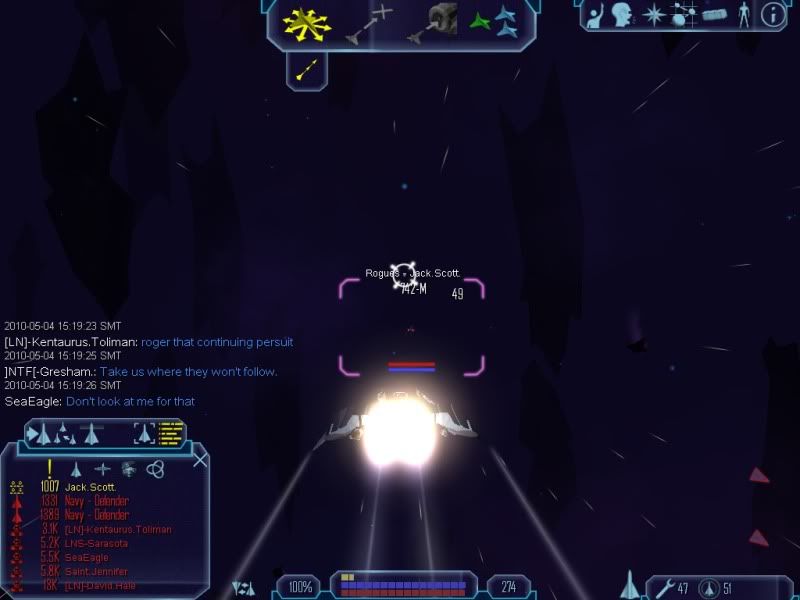
Task: Click the green and blue formation ships icon
Action: [493, 21]
